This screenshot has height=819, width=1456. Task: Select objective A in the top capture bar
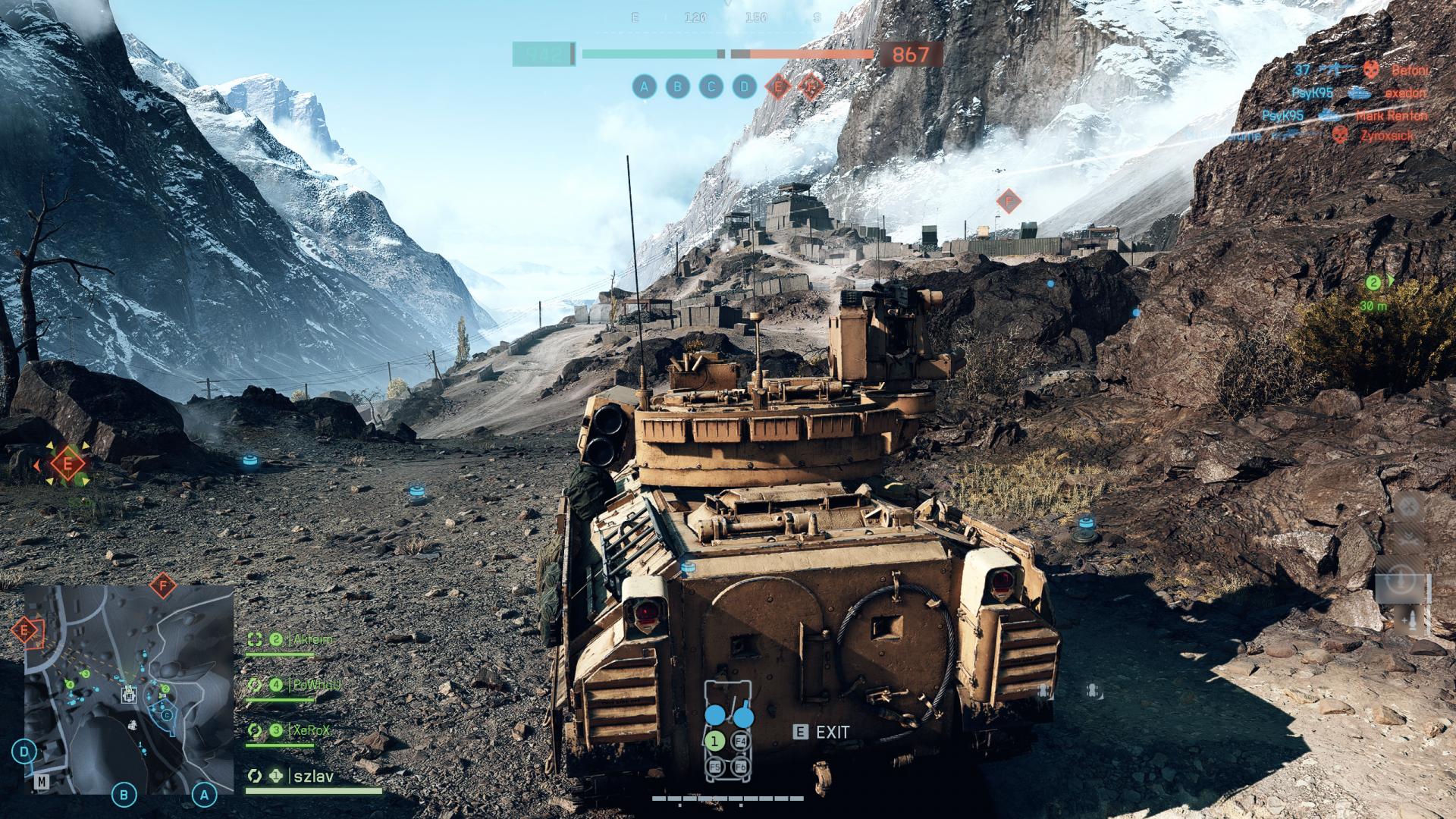[644, 87]
